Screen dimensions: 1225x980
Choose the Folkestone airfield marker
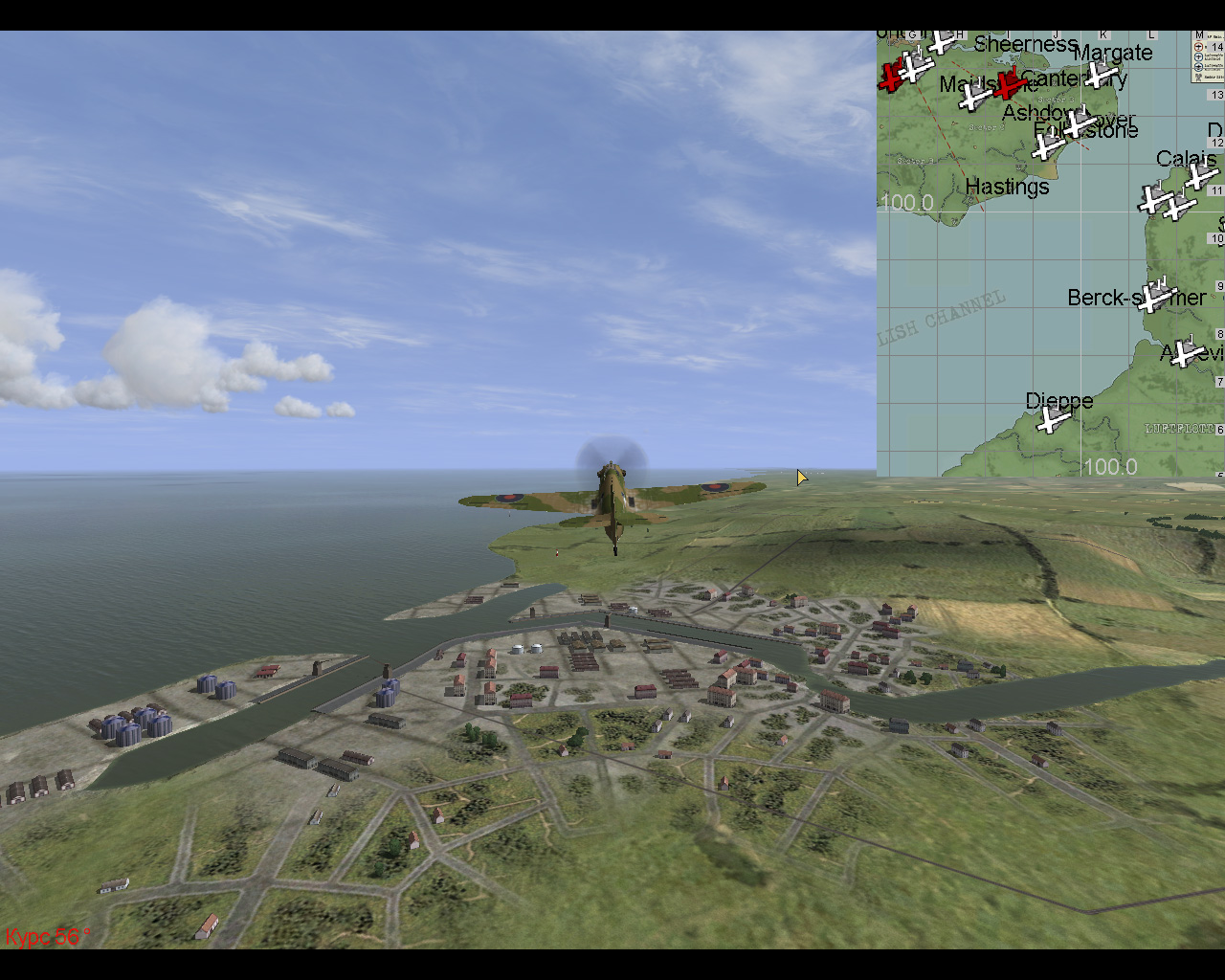(1048, 146)
